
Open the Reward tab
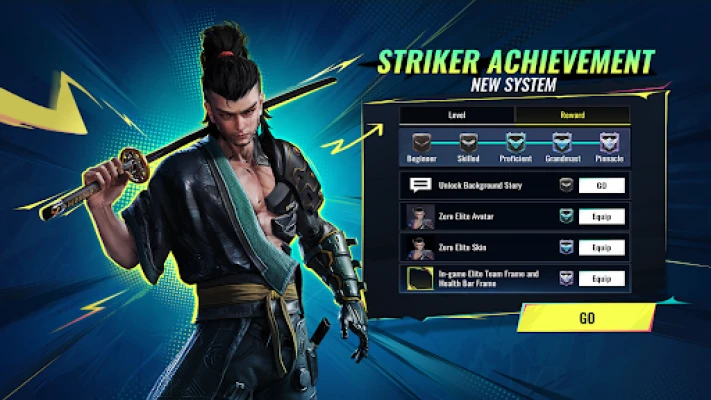(572, 115)
